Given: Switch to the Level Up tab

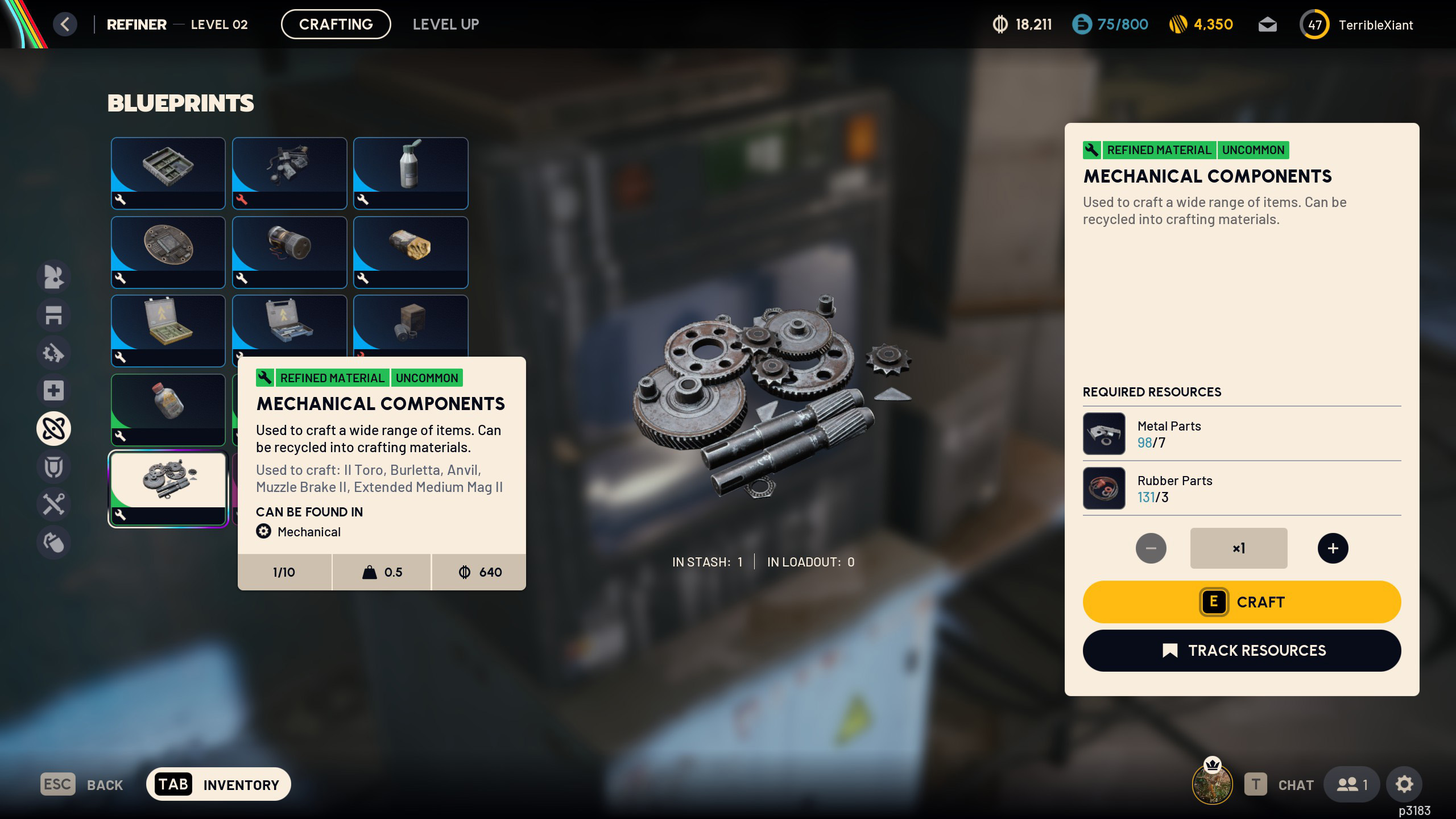Looking at the screenshot, I should pos(446,24).
